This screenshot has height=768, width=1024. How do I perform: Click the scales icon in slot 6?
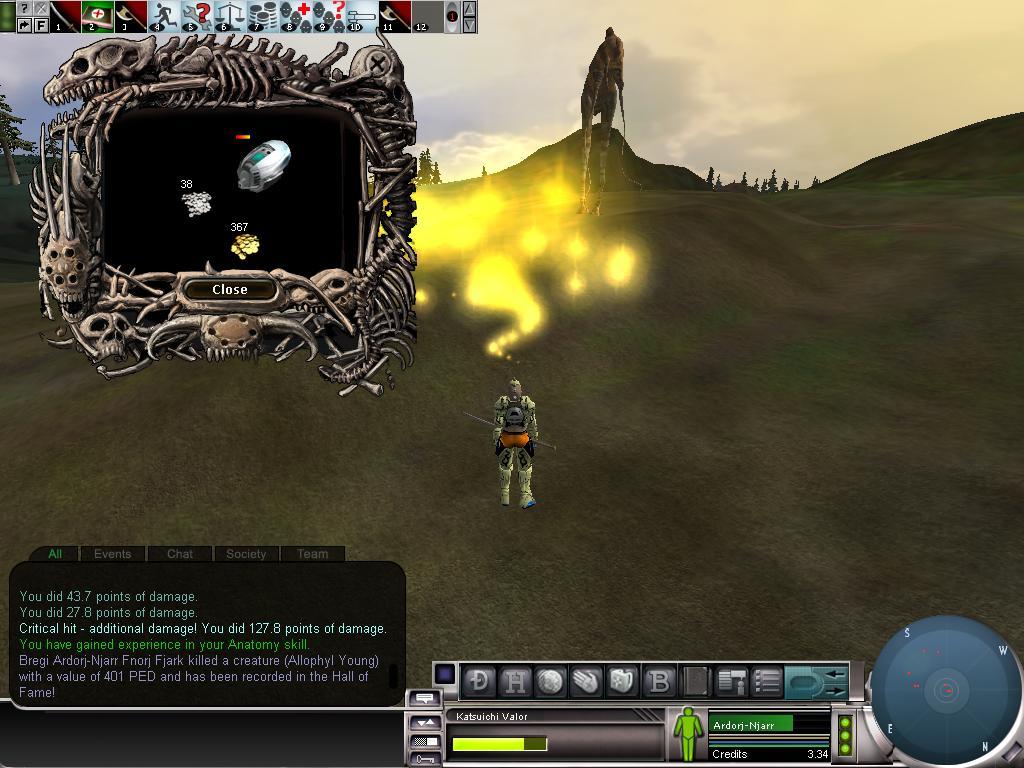[229, 15]
